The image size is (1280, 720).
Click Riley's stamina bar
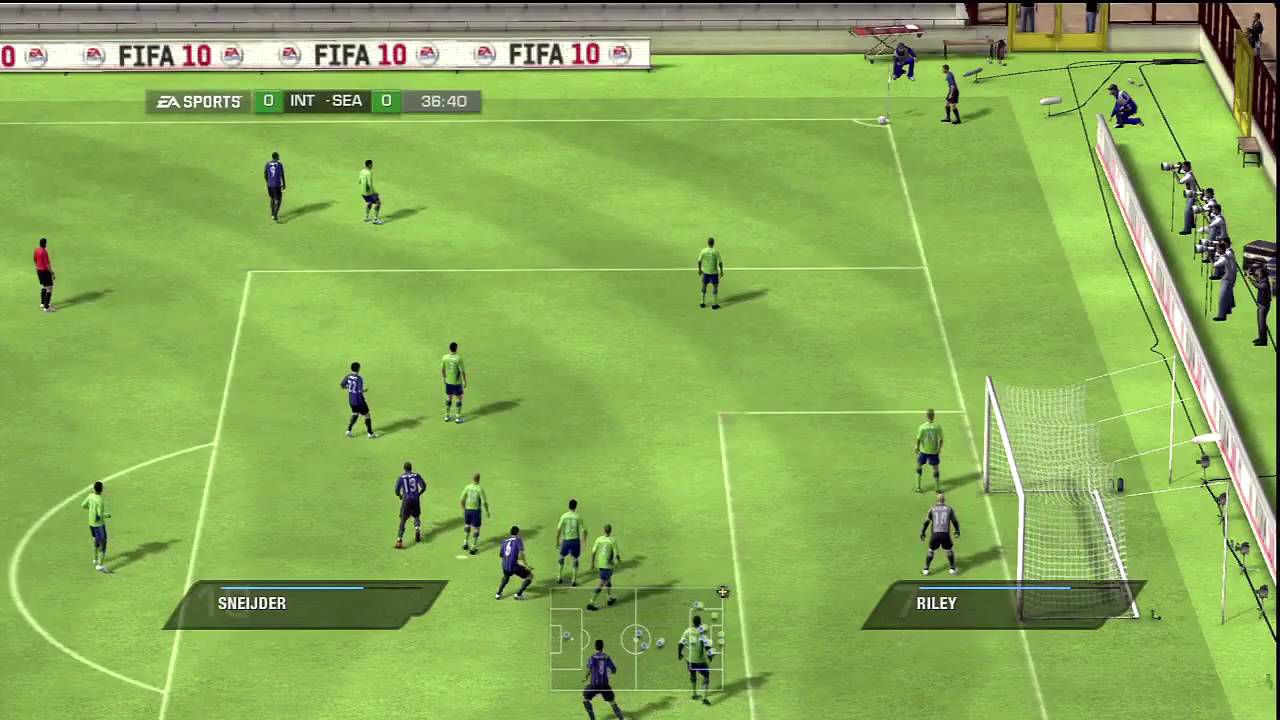point(995,589)
